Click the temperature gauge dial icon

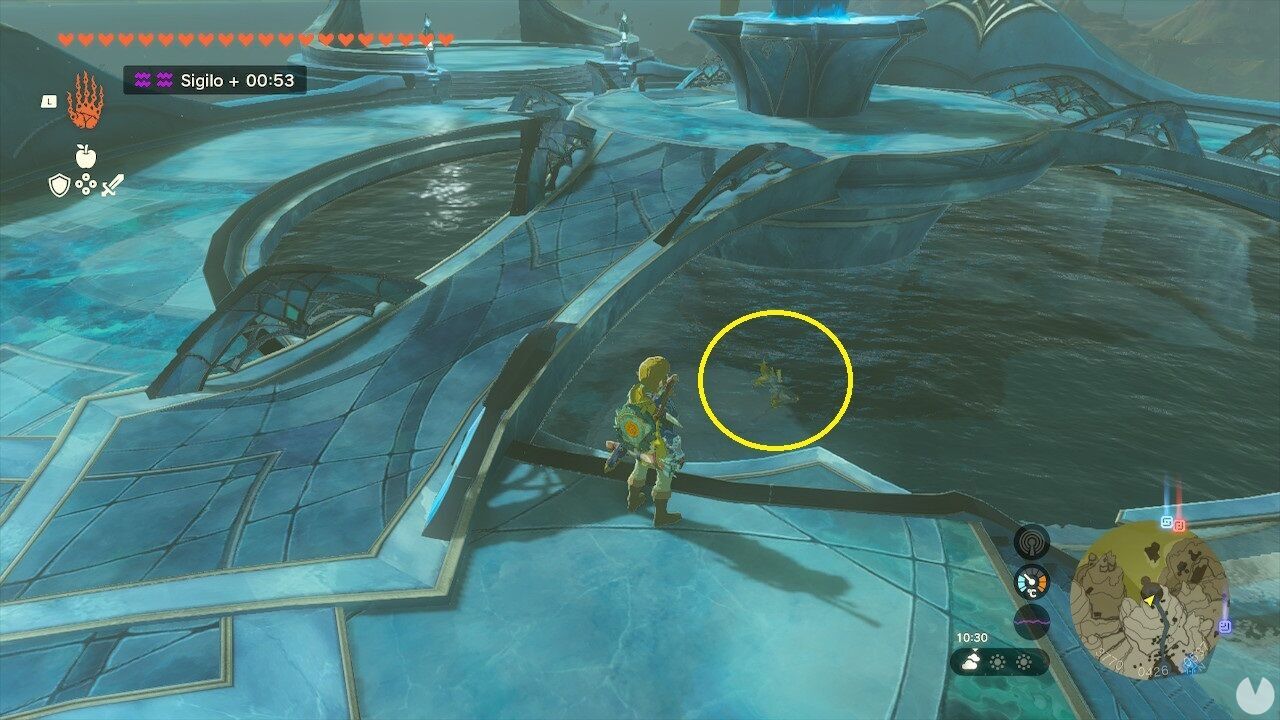tap(1031, 580)
